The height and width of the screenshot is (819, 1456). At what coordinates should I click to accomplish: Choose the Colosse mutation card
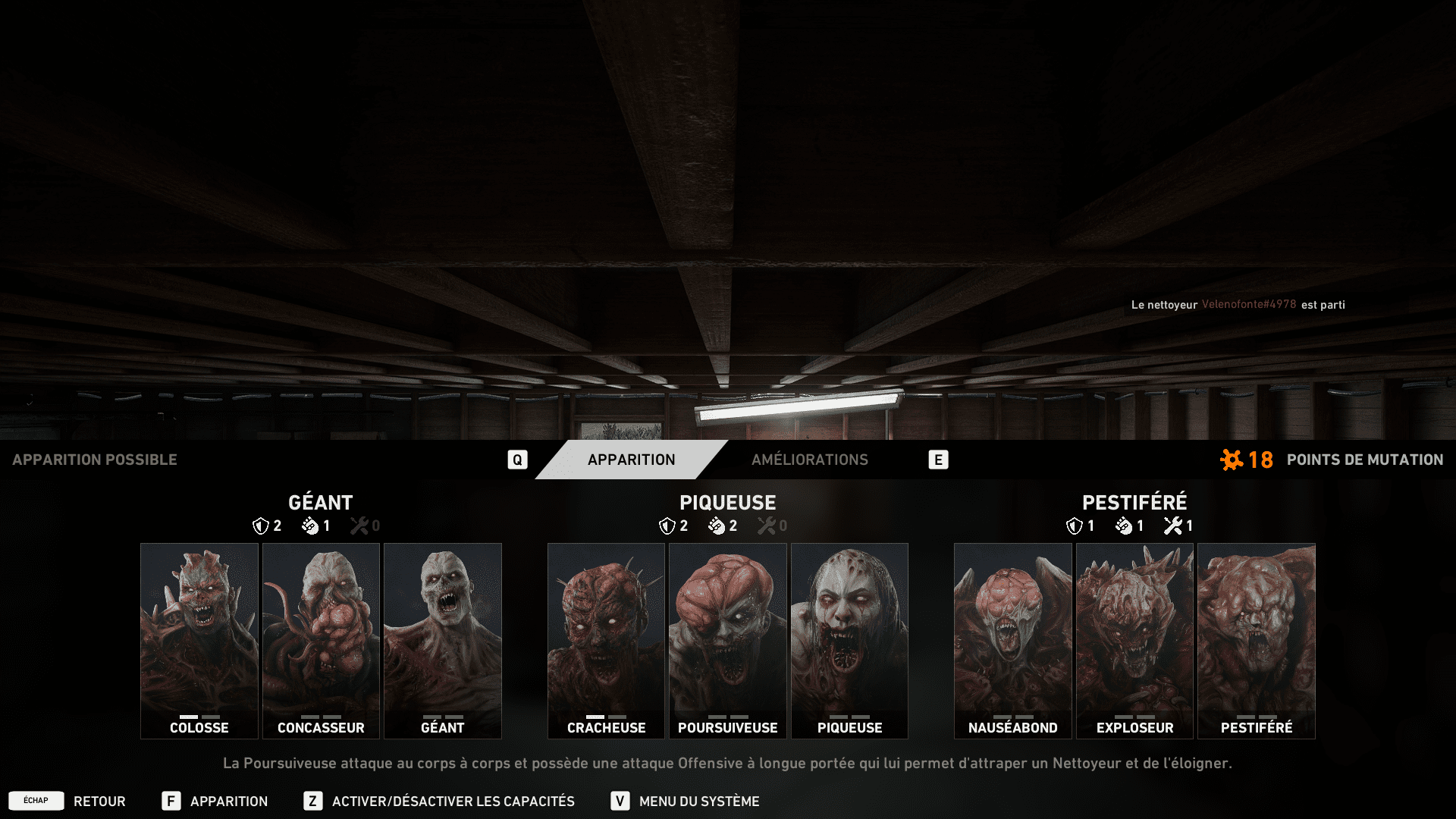pyautogui.click(x=199, y=641)
